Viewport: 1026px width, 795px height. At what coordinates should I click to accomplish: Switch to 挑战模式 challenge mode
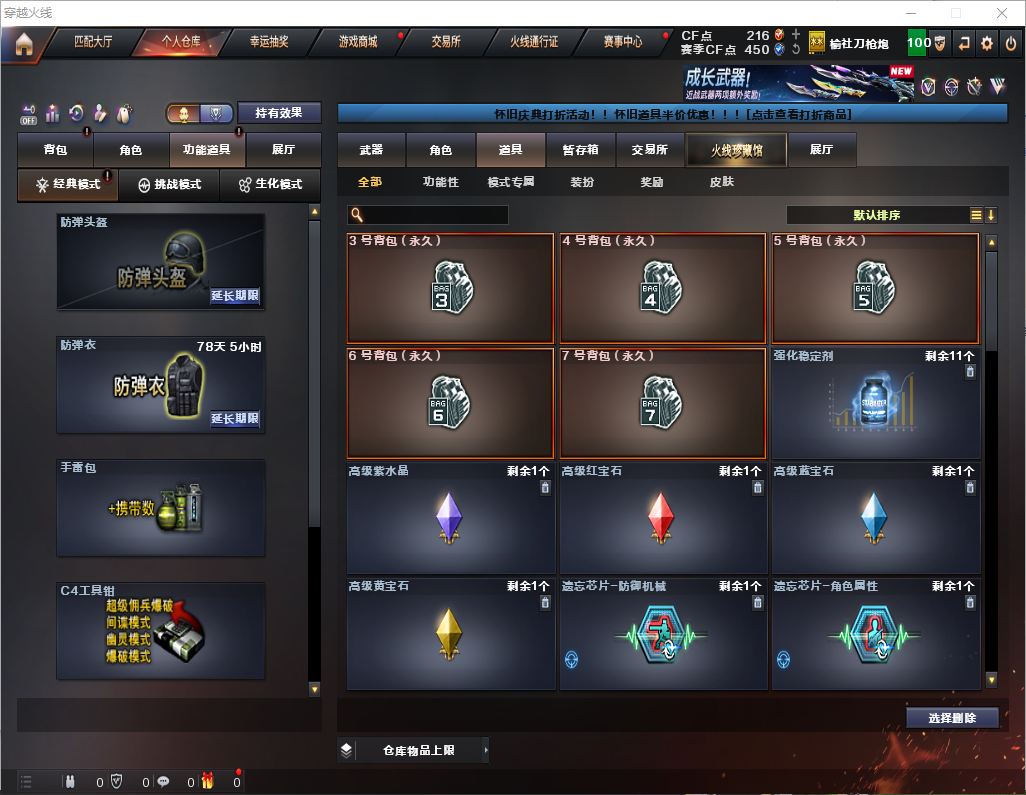pyautogui.click(x=170, y=185)
